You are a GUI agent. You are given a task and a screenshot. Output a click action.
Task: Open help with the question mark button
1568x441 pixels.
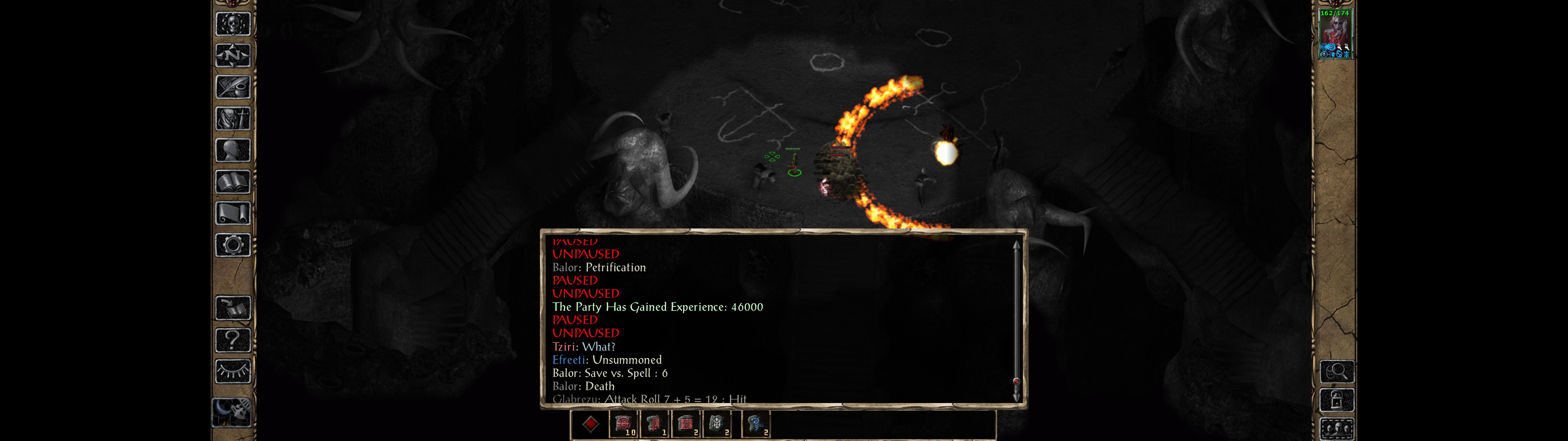(x=232, y=339)
